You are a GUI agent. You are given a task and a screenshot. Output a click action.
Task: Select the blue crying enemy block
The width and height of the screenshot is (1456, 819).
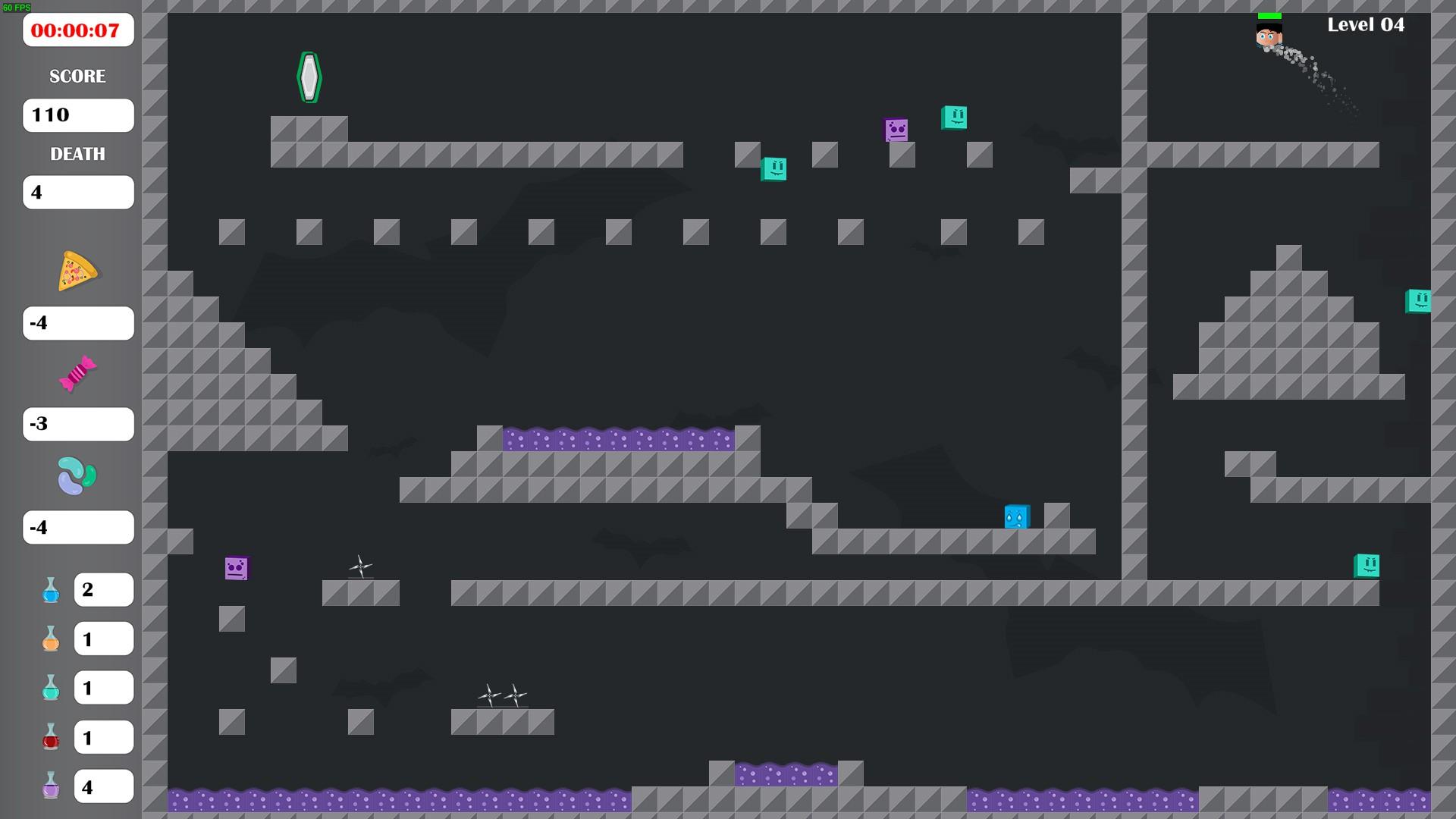tap(1016, 517)
